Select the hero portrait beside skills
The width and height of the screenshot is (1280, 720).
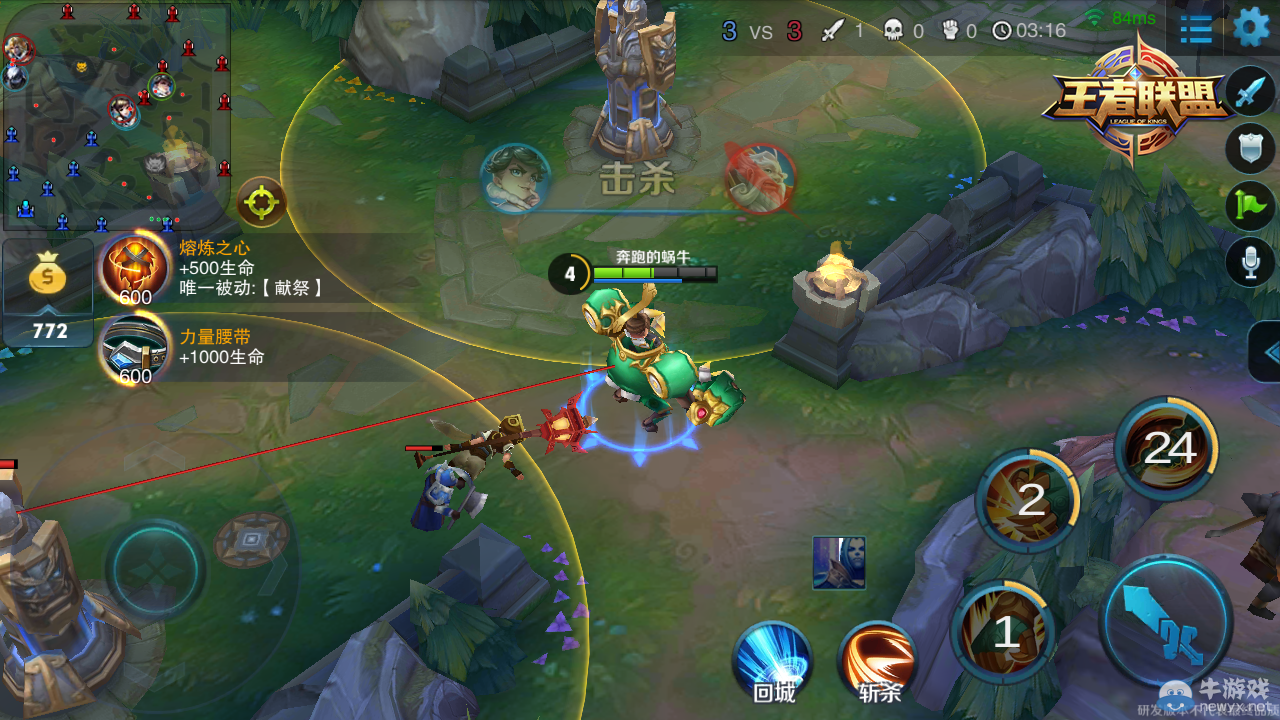pos(839,562)
